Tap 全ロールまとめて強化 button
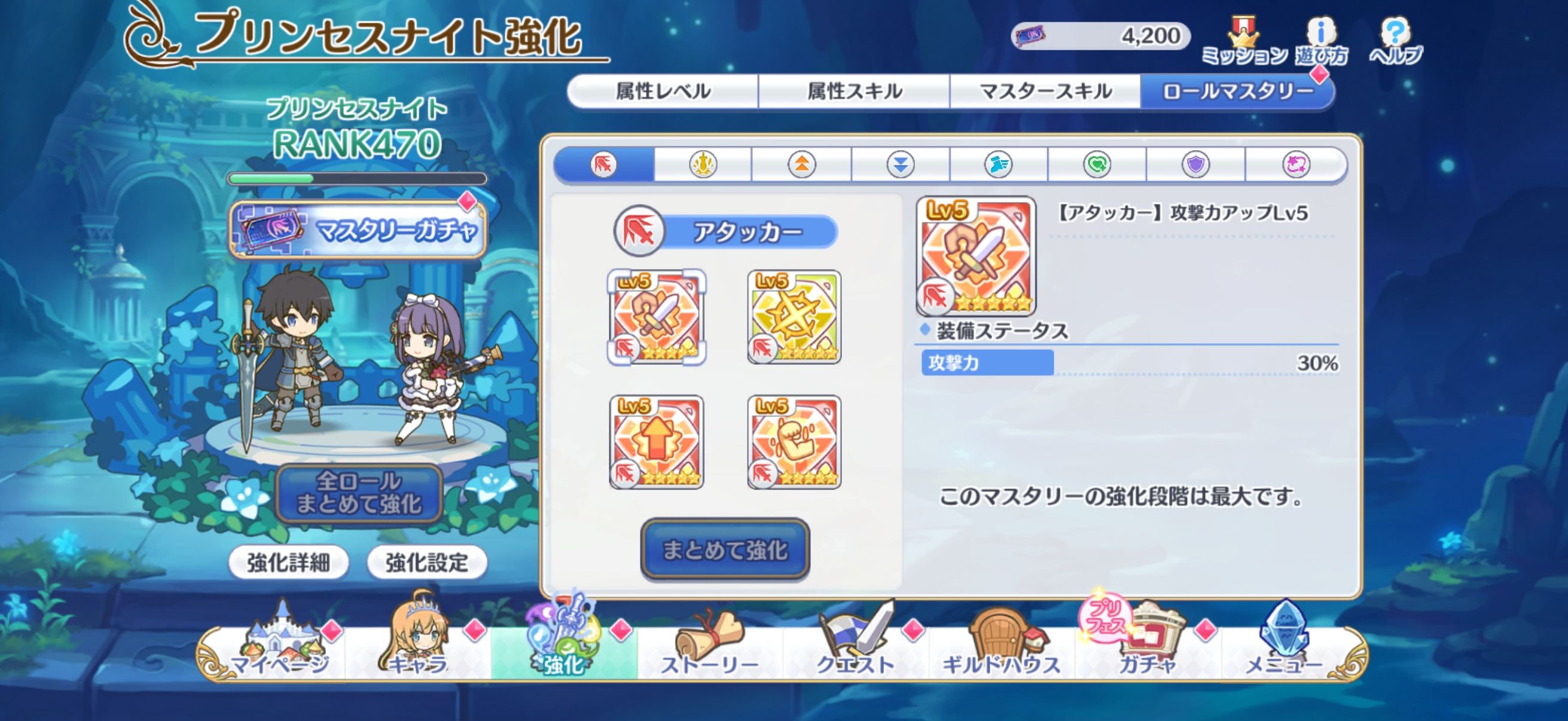1568x721 pixels. point(359,493)
